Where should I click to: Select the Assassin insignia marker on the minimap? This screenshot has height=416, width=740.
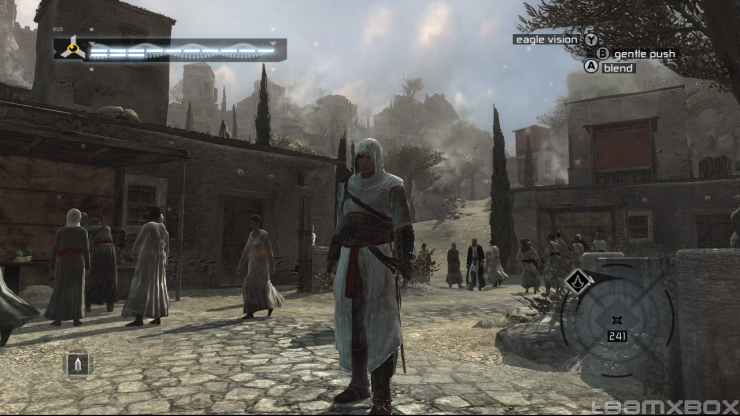pos(577,281)
